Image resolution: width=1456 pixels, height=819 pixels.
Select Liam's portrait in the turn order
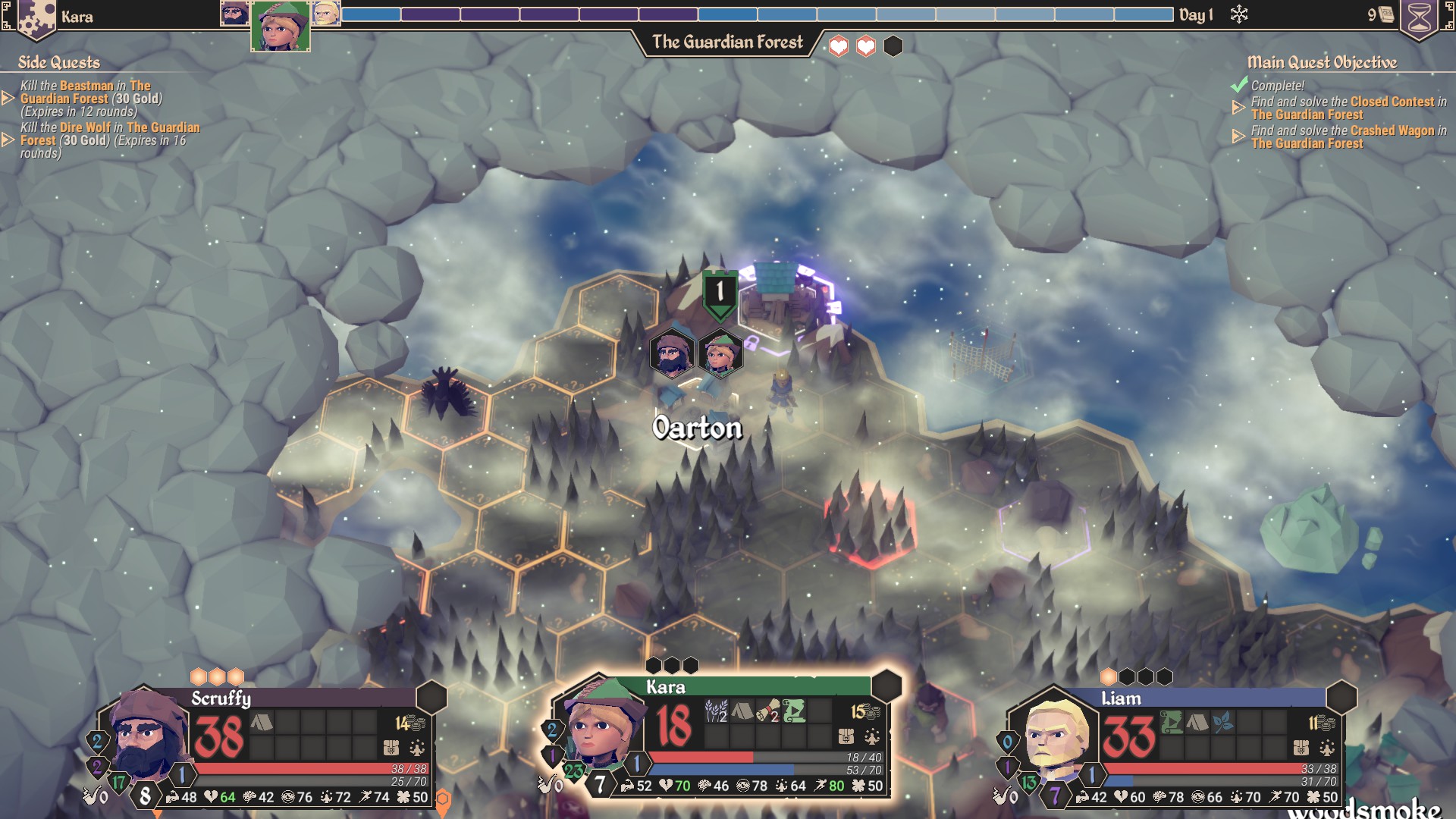click(x=326, y=14)
